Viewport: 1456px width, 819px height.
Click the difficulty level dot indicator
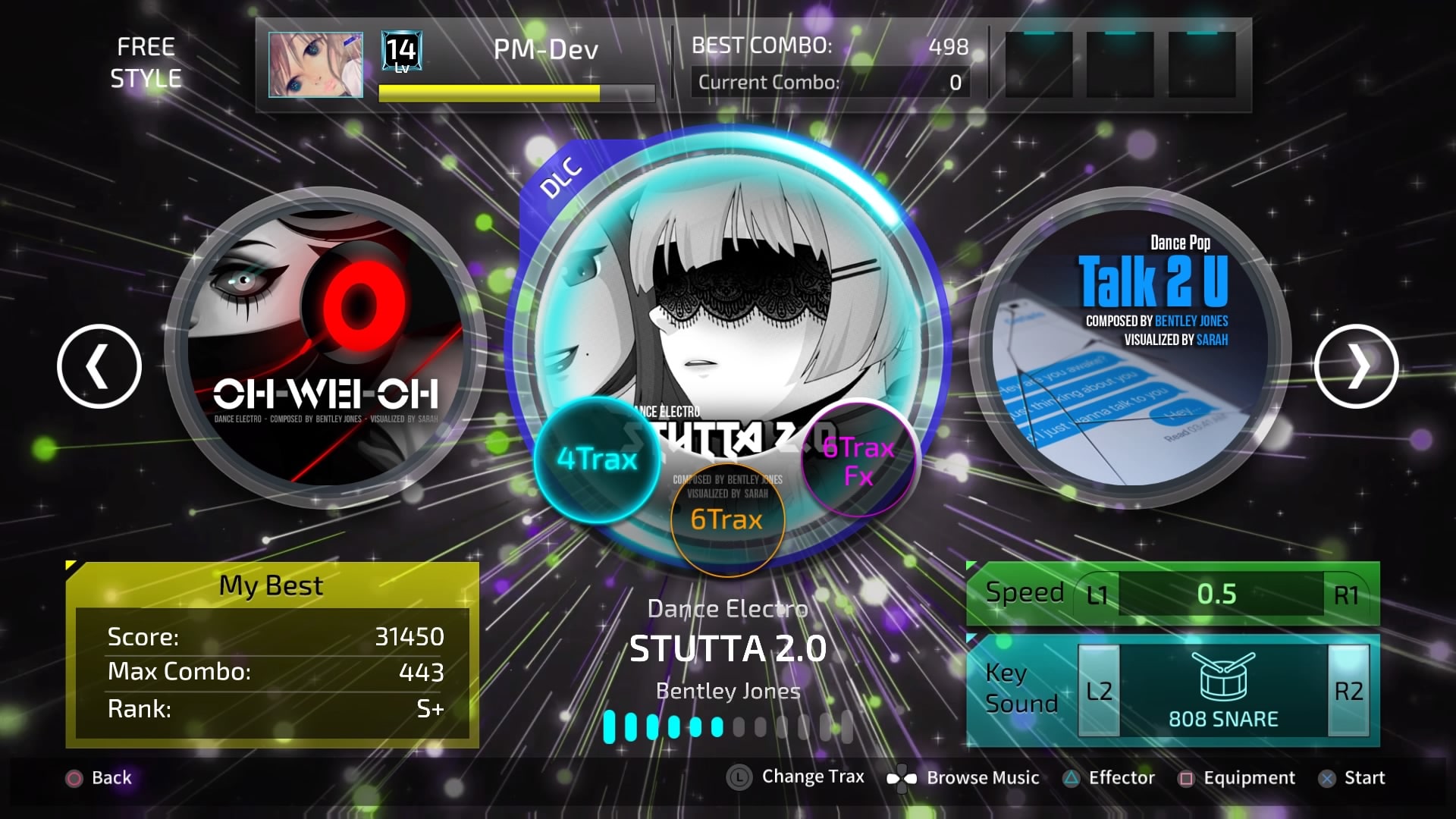[726, 726]
